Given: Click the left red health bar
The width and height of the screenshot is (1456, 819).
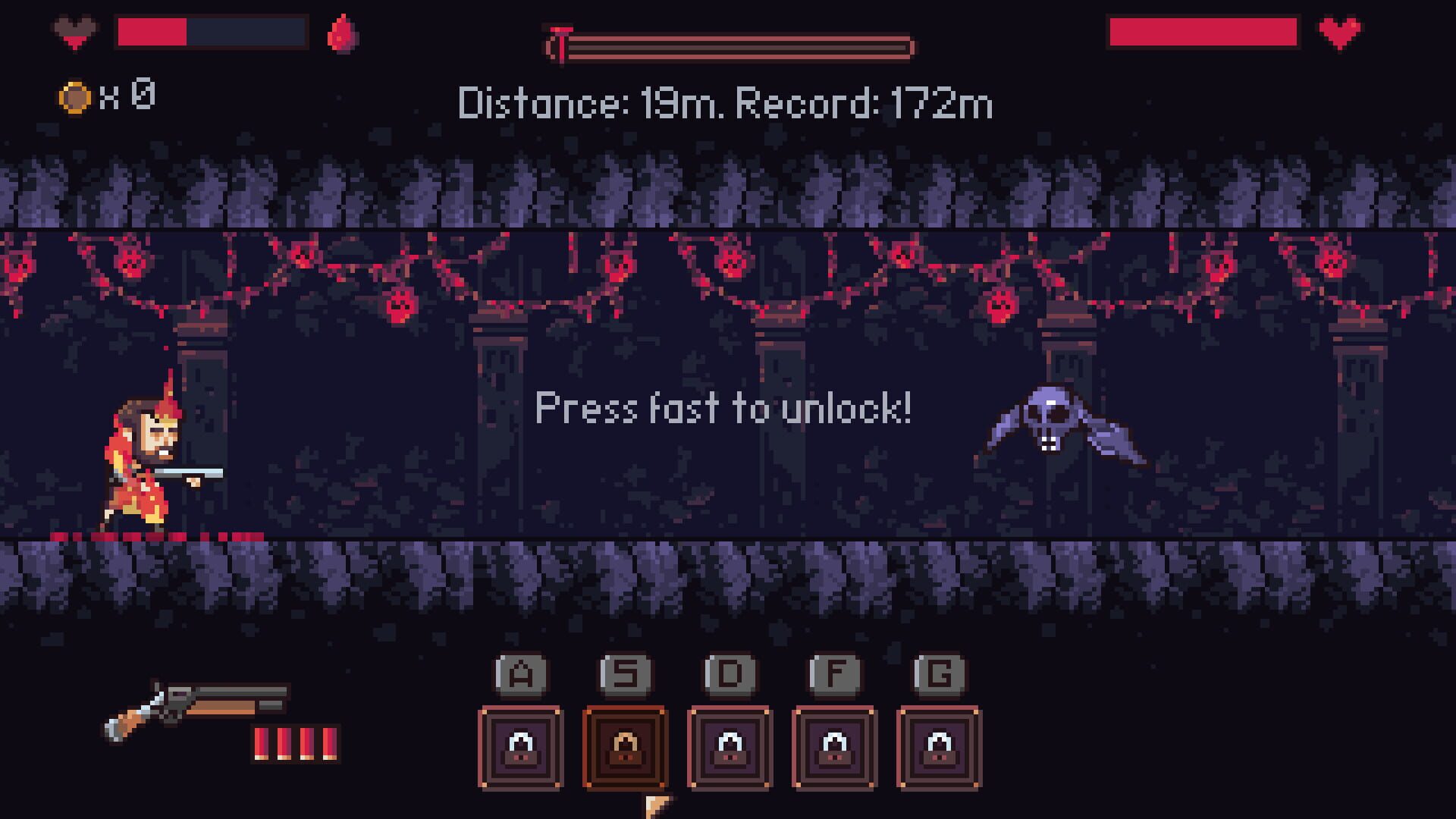Looking at the screenshot, I should tap(152, 32).
